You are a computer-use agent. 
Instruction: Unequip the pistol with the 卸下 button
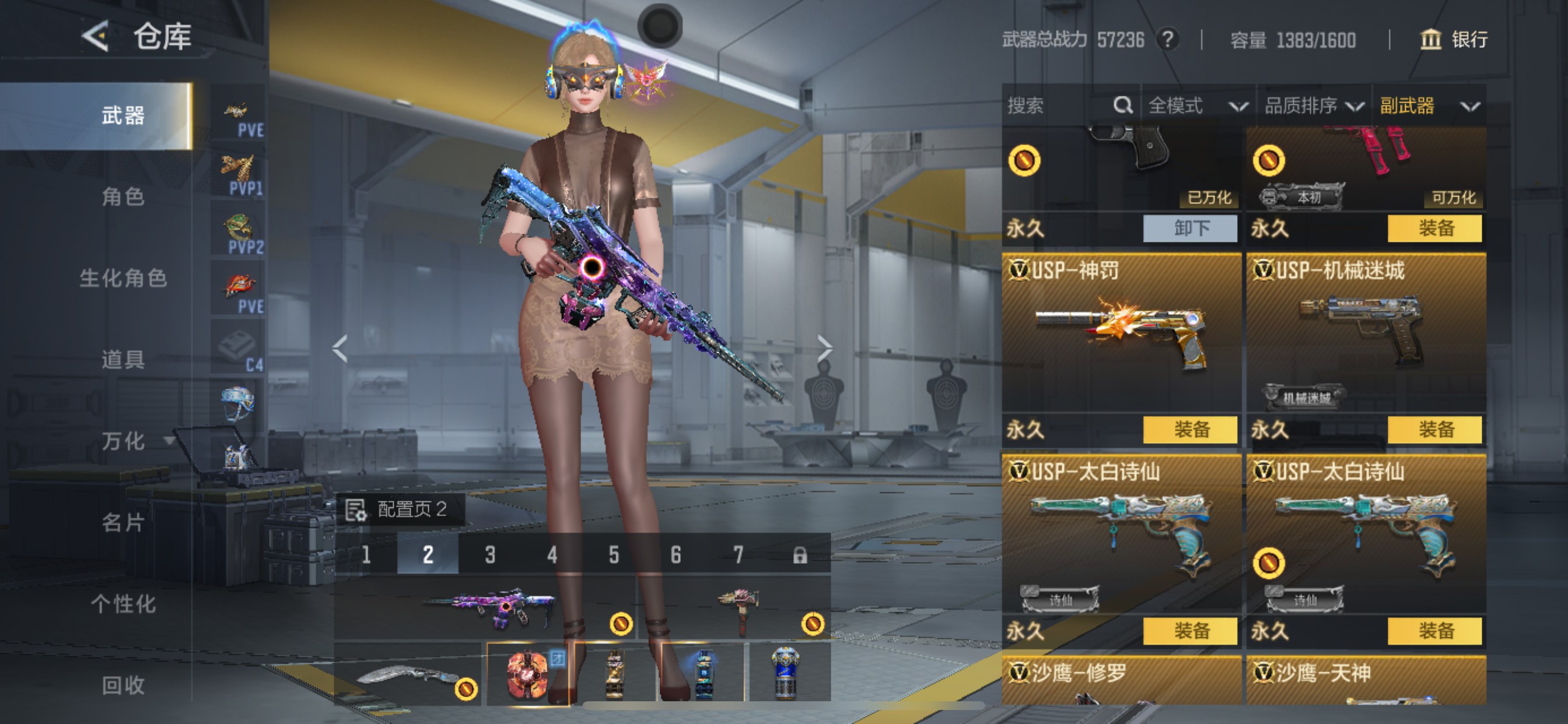click(x=1190, y=228)
